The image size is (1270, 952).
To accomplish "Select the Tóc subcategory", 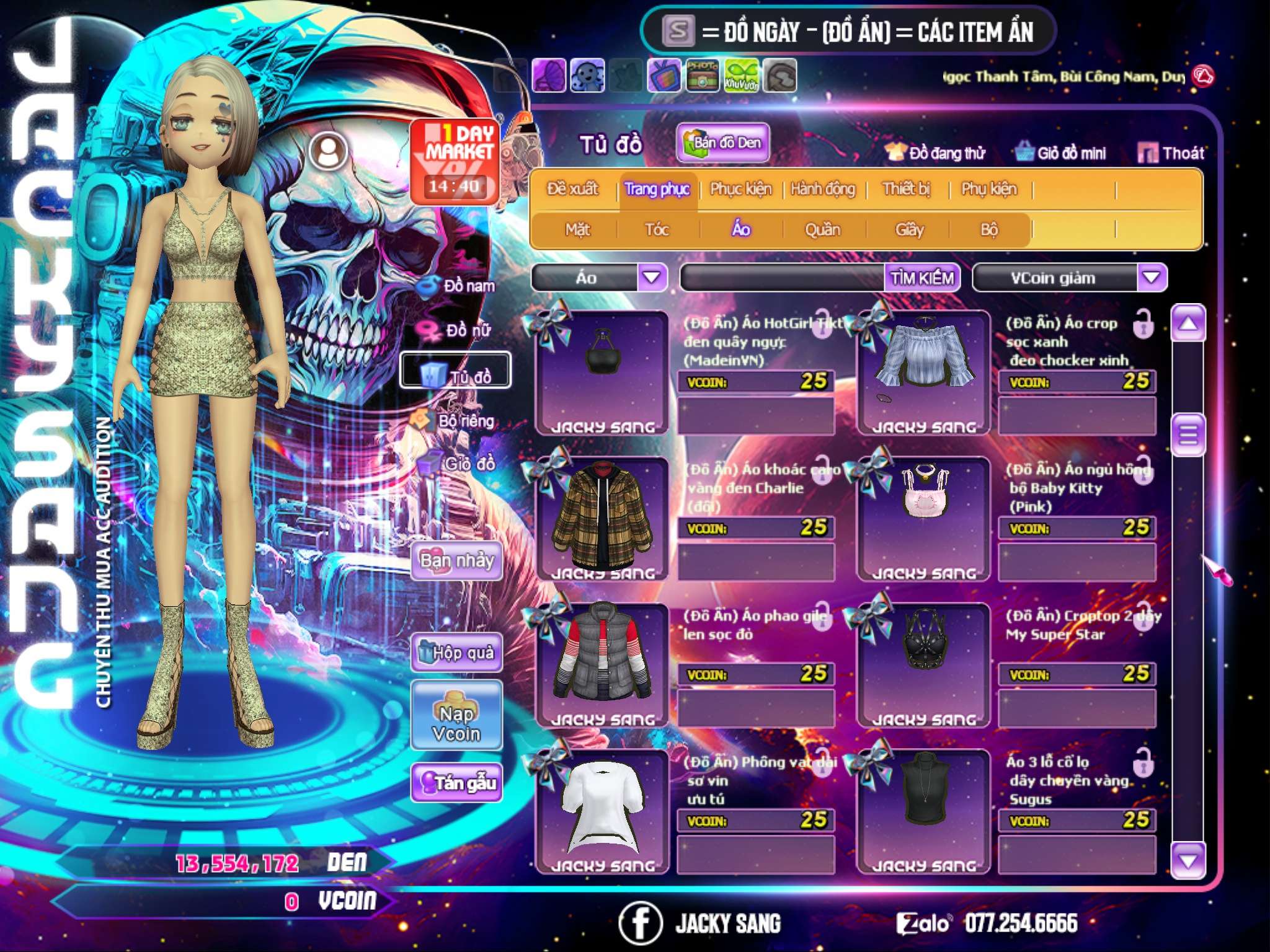I will [x=657, y=230].
